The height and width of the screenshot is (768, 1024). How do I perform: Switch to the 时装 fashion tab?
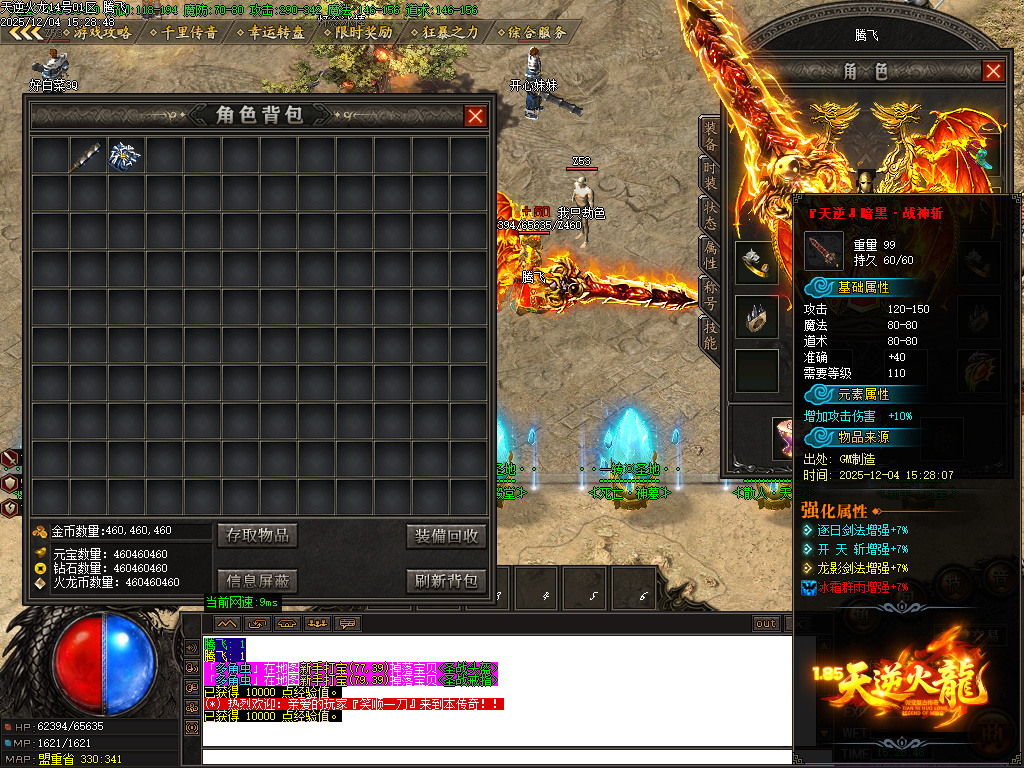[x=709, y=176]
